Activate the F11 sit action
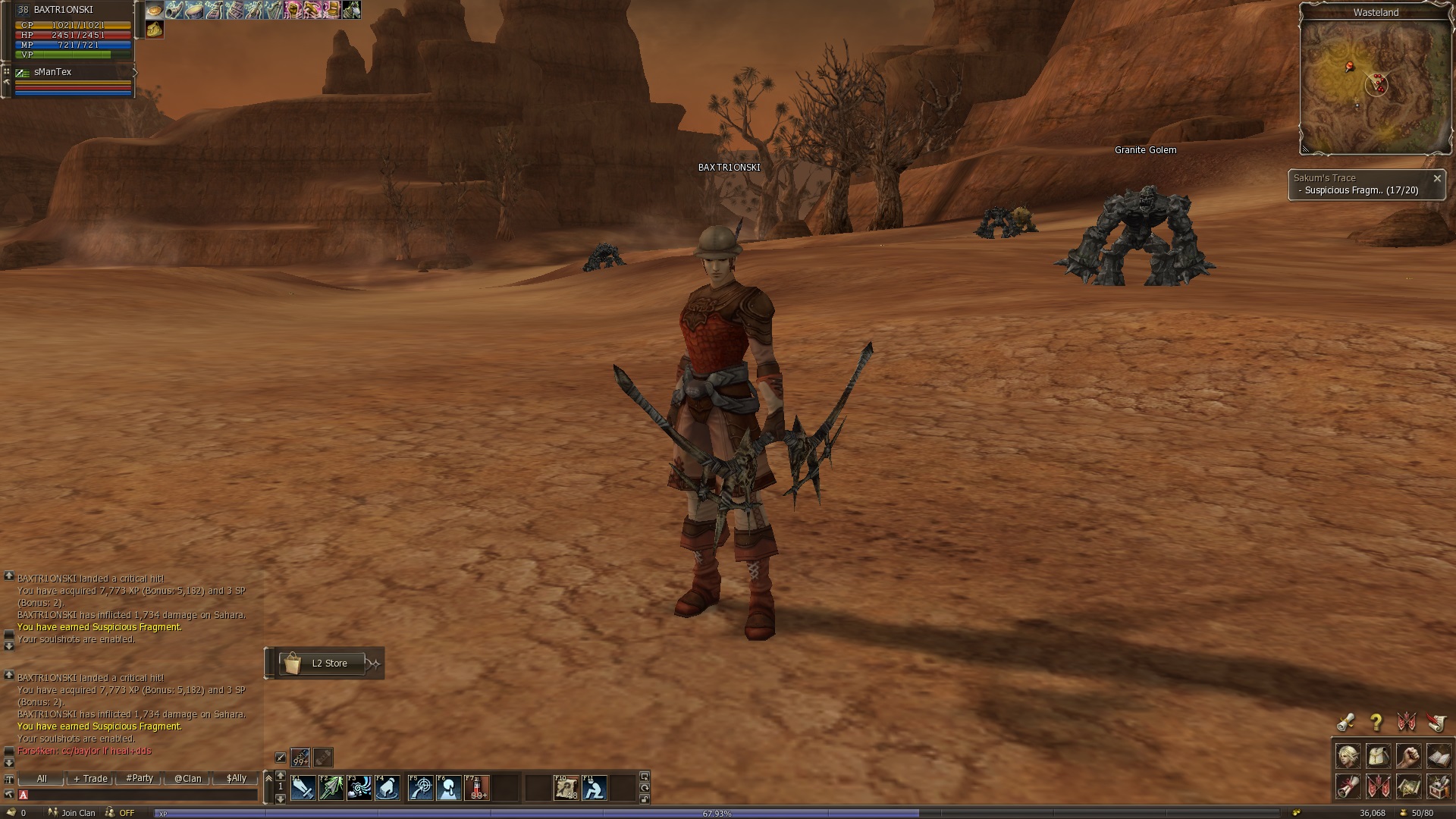Screen dimensions: 1456x819 [x=594, y=789]
